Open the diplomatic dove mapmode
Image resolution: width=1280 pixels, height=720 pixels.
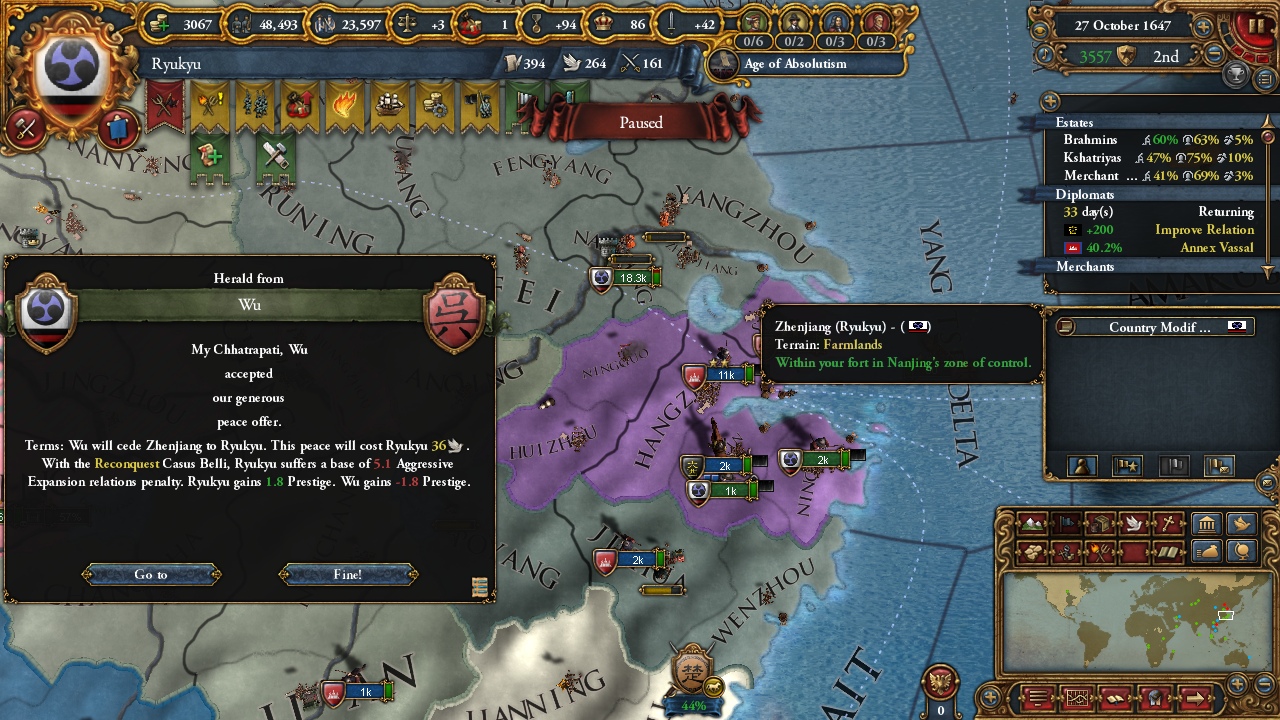click(x=1132, y=524)
